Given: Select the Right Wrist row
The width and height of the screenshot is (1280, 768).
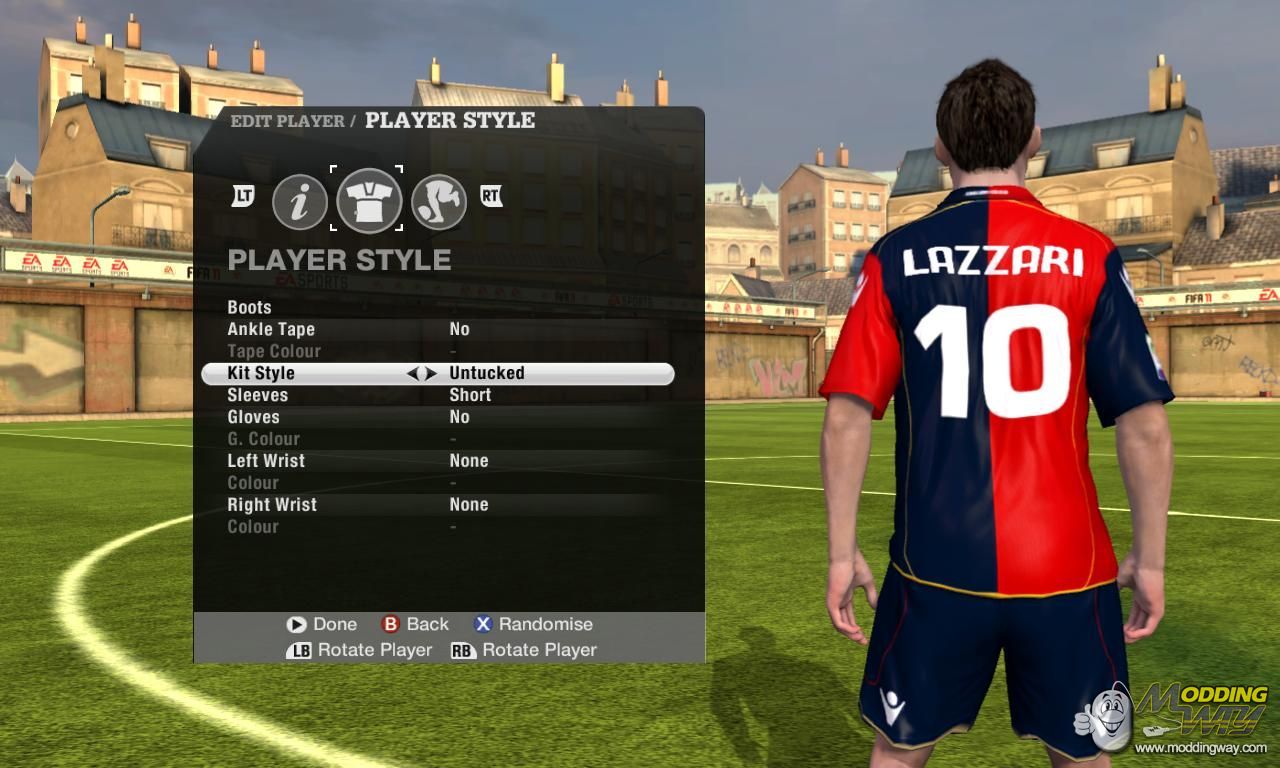Looking at the screenshot, I should click(272, 505).
